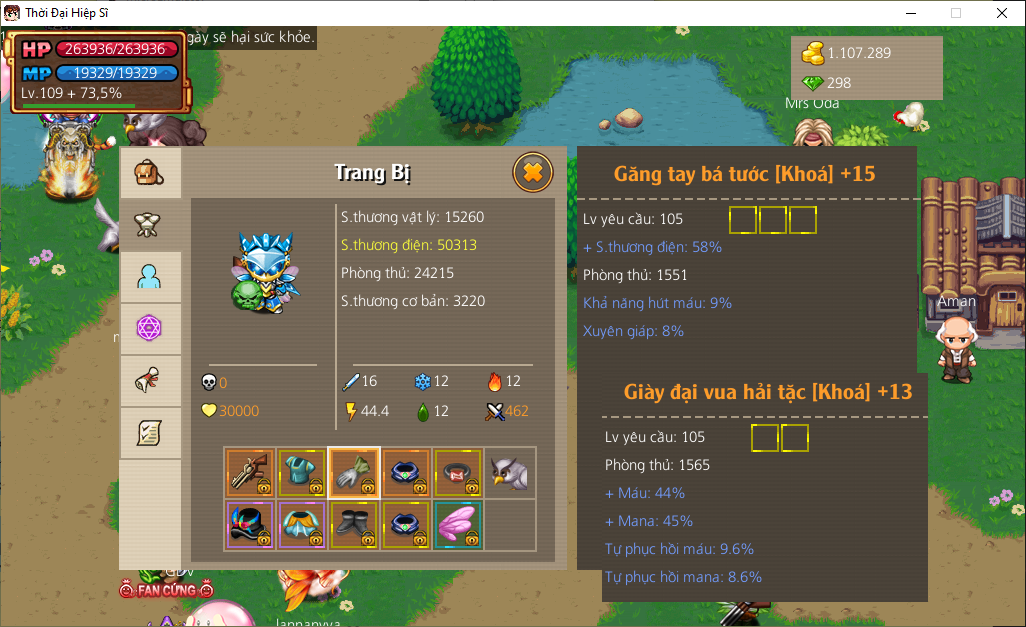This screenshot has height=627, width=1026.
Task: Click the gold coins currency icon
Action: (x=814, y=53)
